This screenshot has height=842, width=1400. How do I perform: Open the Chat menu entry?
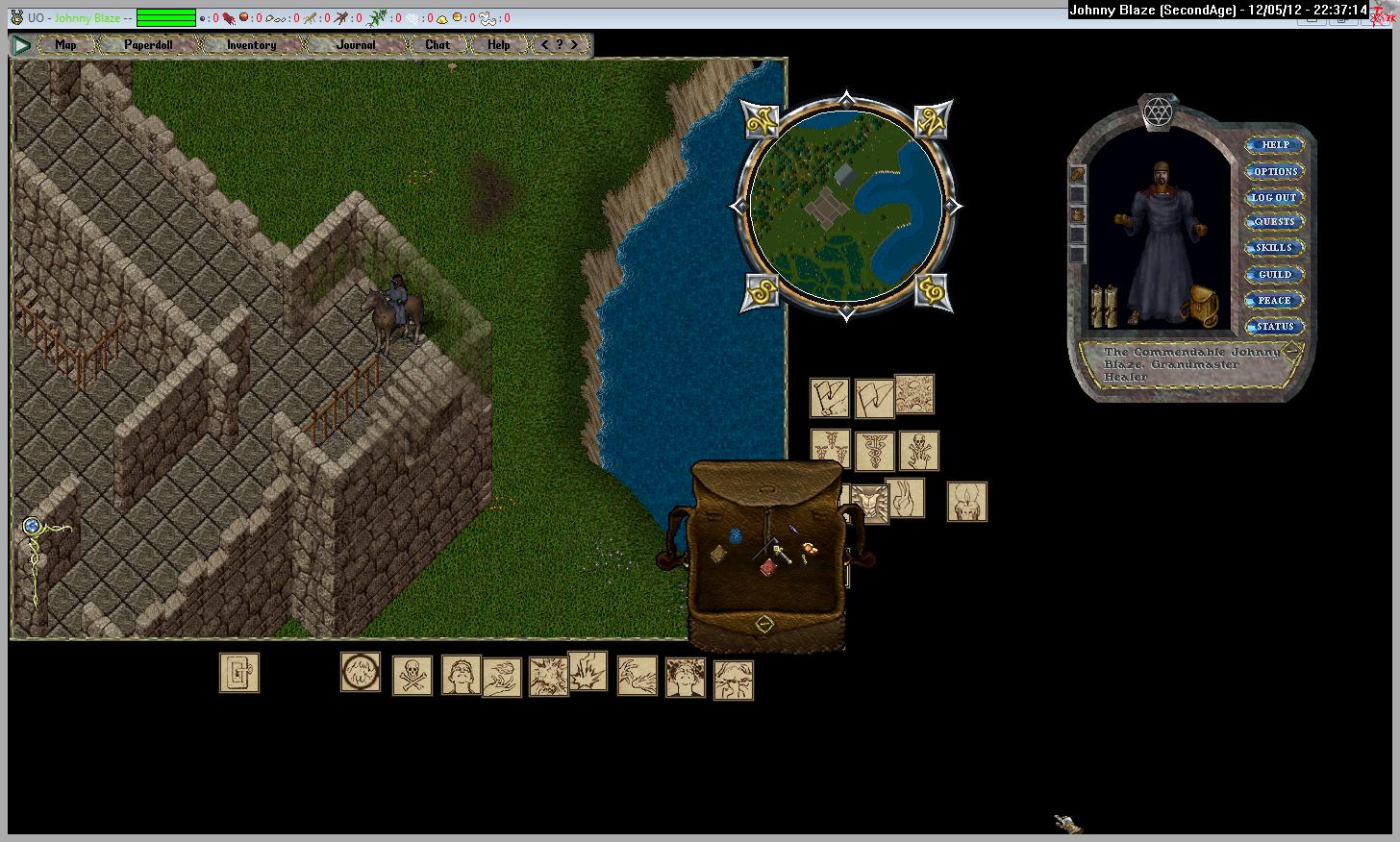click(437, 44)
